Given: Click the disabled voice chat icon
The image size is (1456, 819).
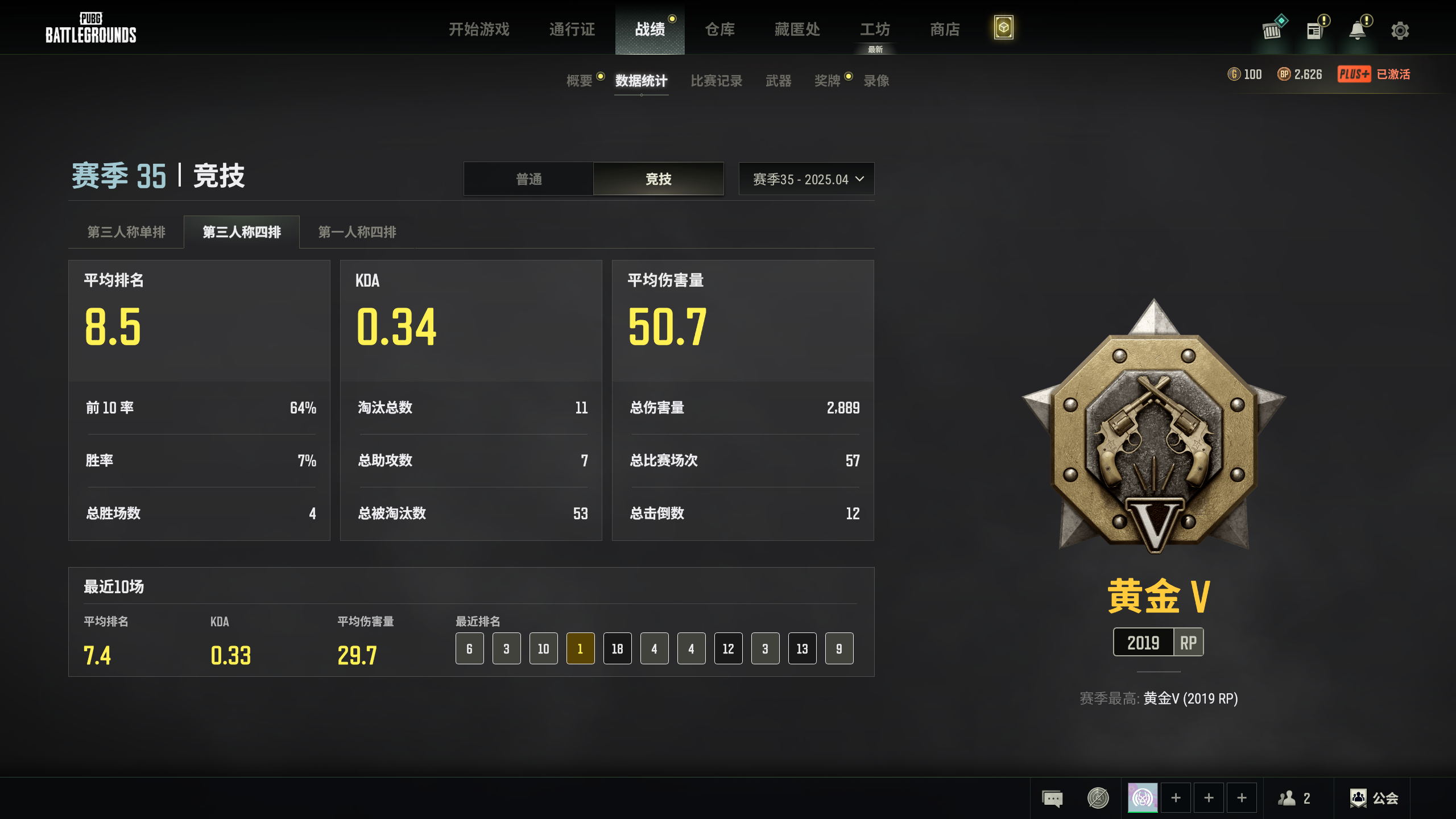Looking at the screenshot, I should pos(1097,797).
